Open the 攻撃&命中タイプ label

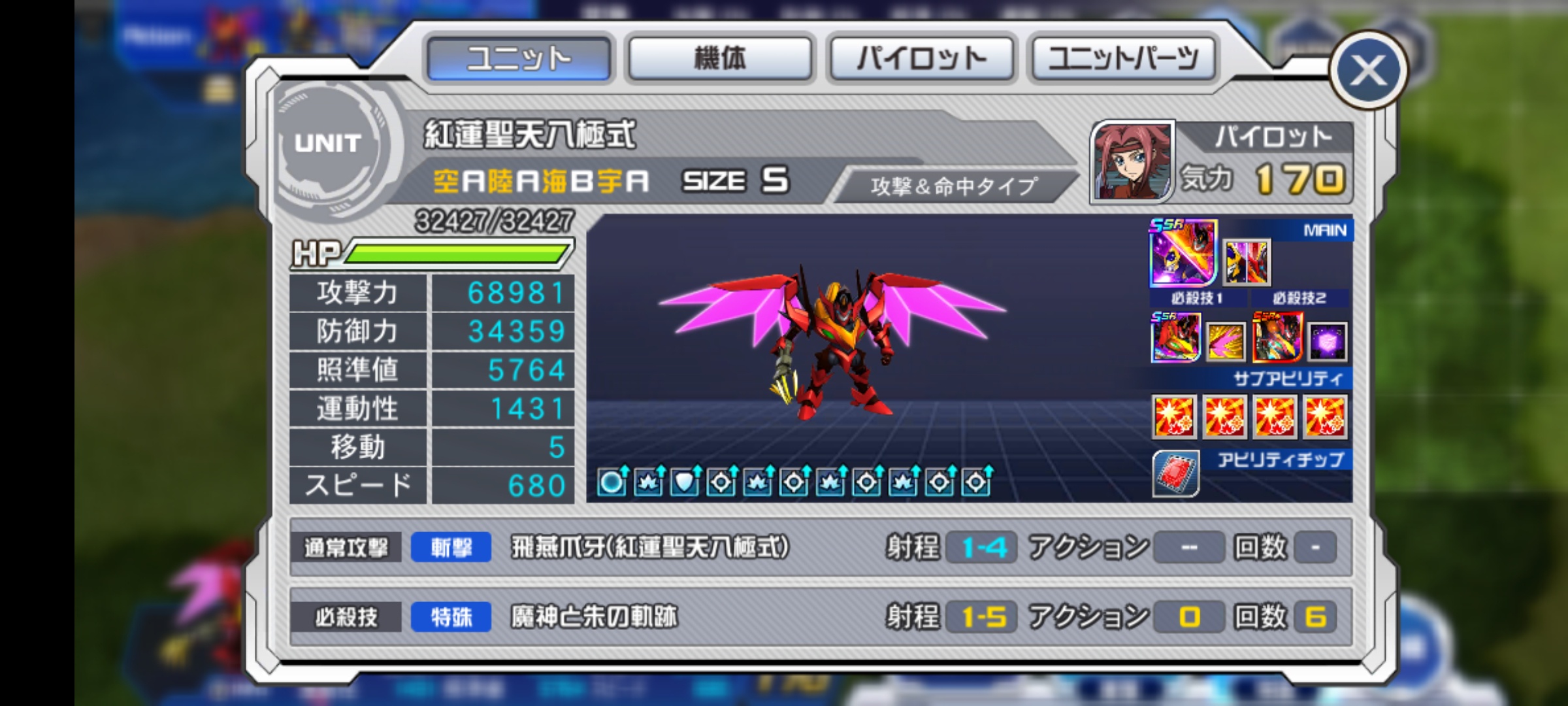pyautogui.click(x=953, y=186)
